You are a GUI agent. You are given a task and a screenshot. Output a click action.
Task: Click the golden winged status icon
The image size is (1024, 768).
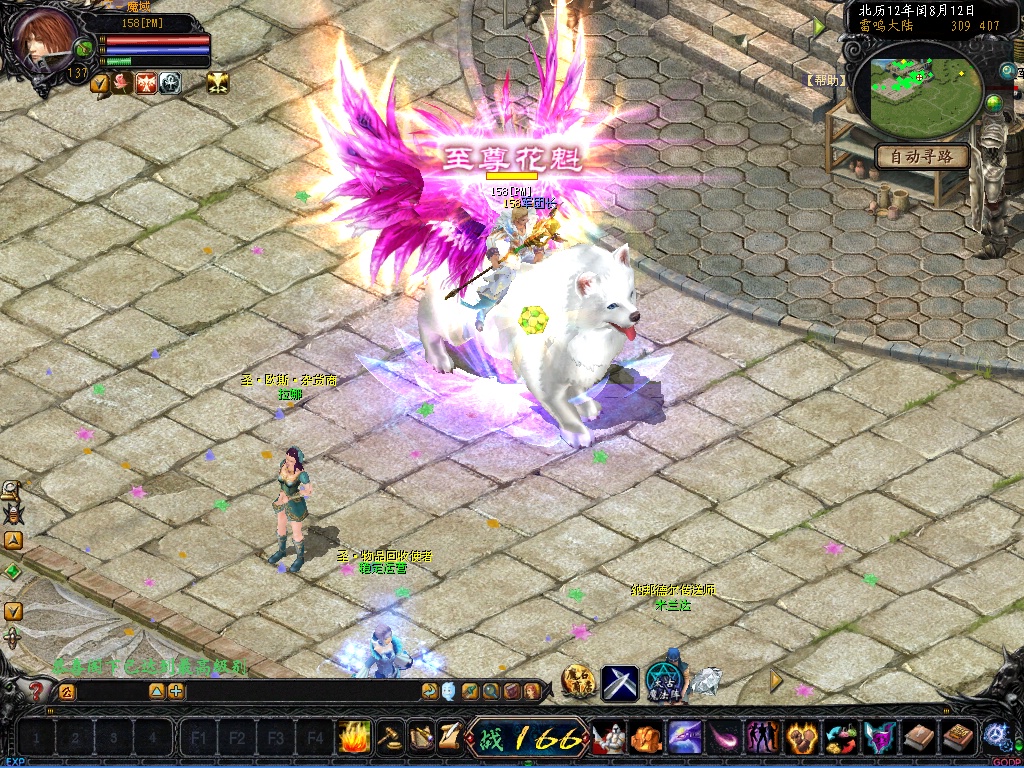(218, 83)
